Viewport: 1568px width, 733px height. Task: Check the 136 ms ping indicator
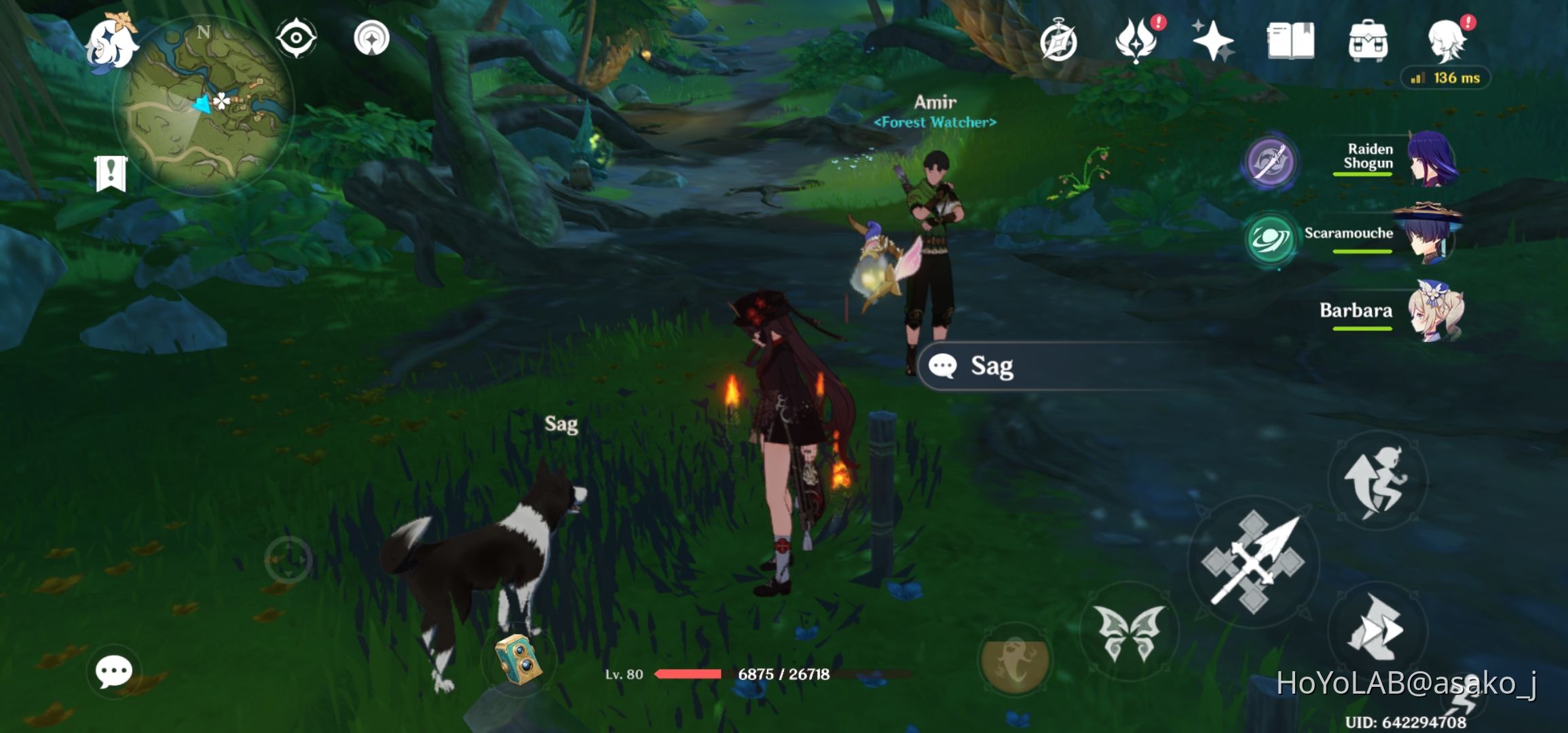pos(1445,77)
